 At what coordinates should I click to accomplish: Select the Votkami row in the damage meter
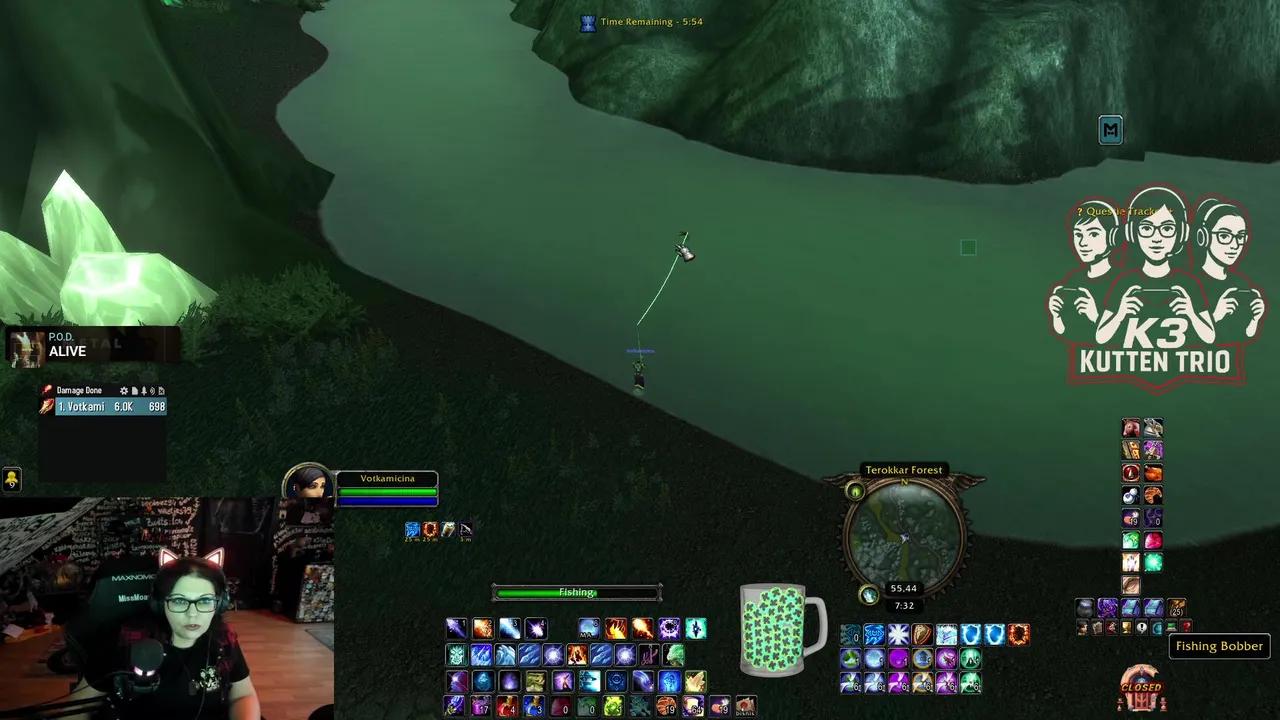pos(105,406)
